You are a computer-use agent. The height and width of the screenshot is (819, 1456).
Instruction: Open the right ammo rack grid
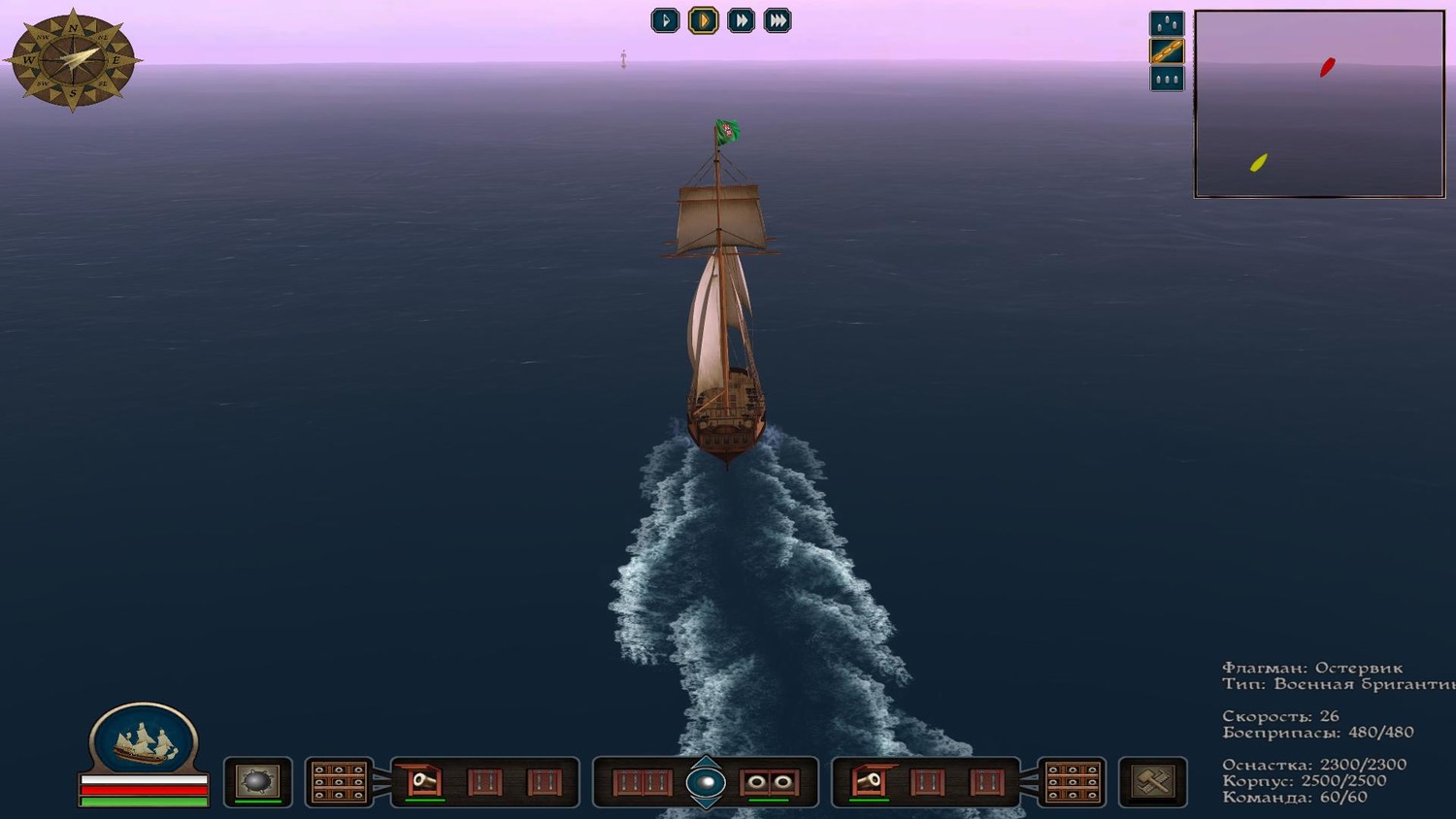(1072, 782)
